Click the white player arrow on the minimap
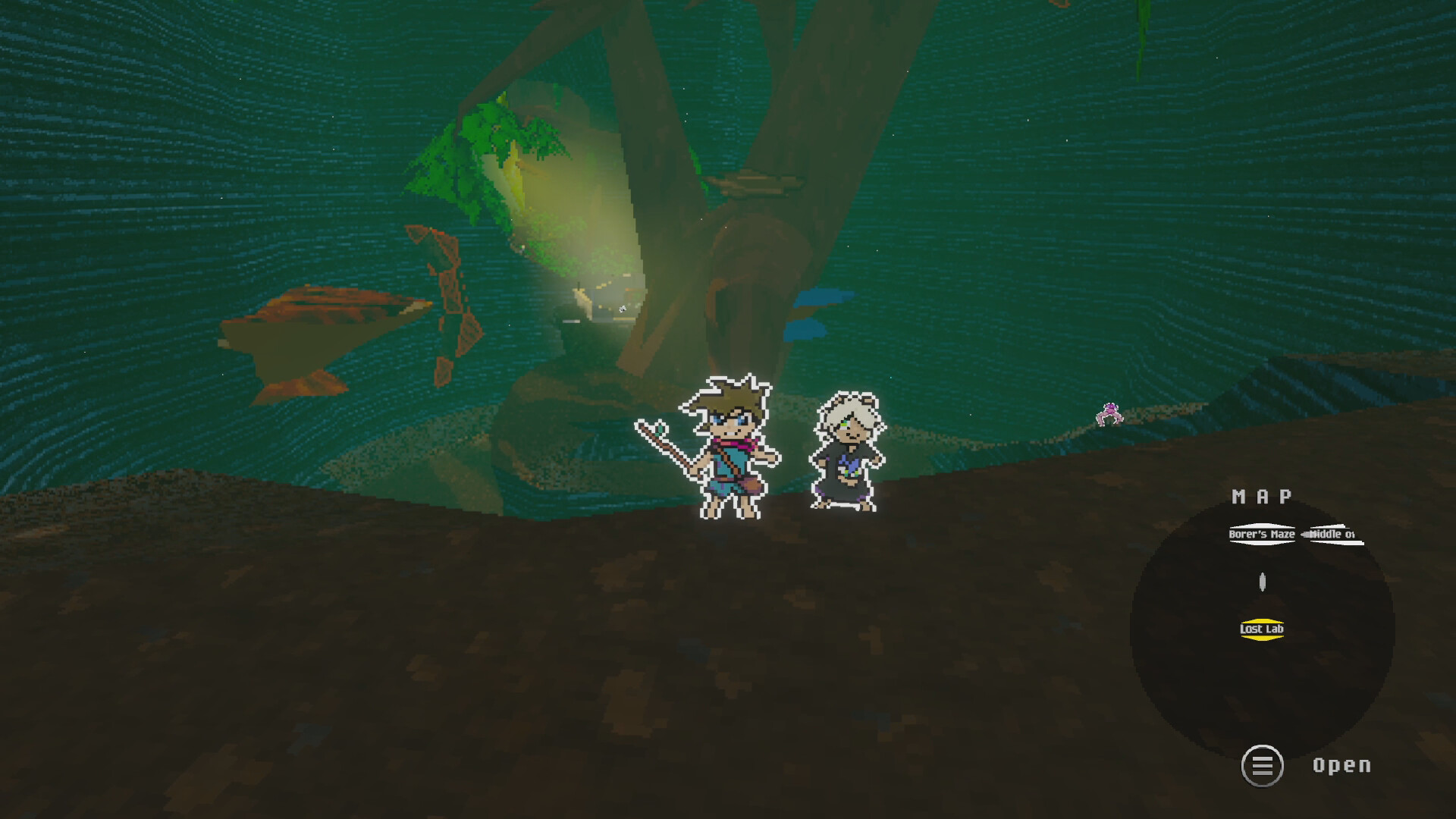The width and height of the screenshot is (1456, 819). pyautogui.click(x=1263, y=582)
